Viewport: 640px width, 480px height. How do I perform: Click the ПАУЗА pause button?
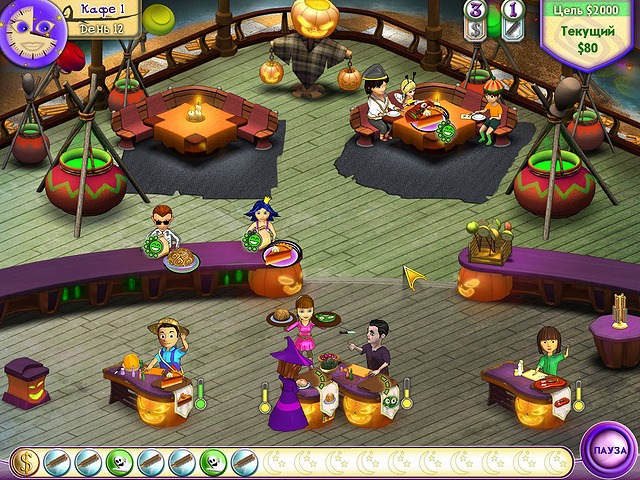(x=608, y=450)
